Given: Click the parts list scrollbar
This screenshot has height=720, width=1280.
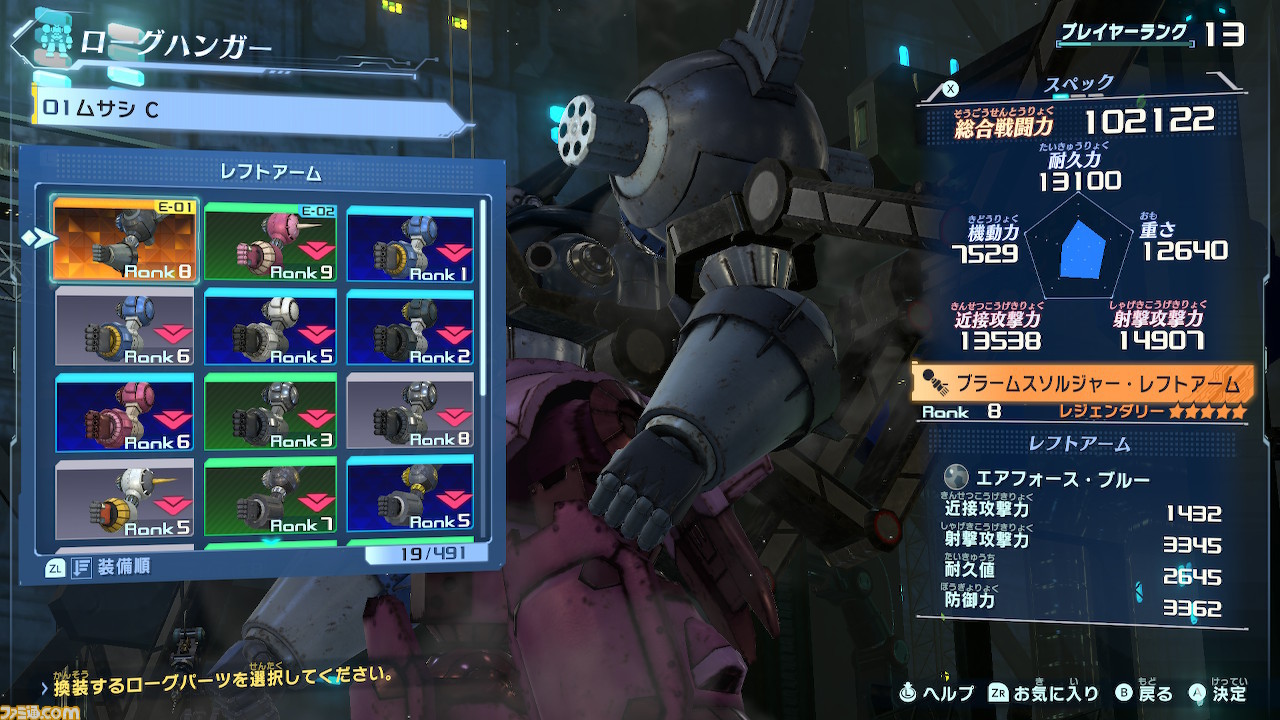Looking at the screenshot, I should (486, 300).
